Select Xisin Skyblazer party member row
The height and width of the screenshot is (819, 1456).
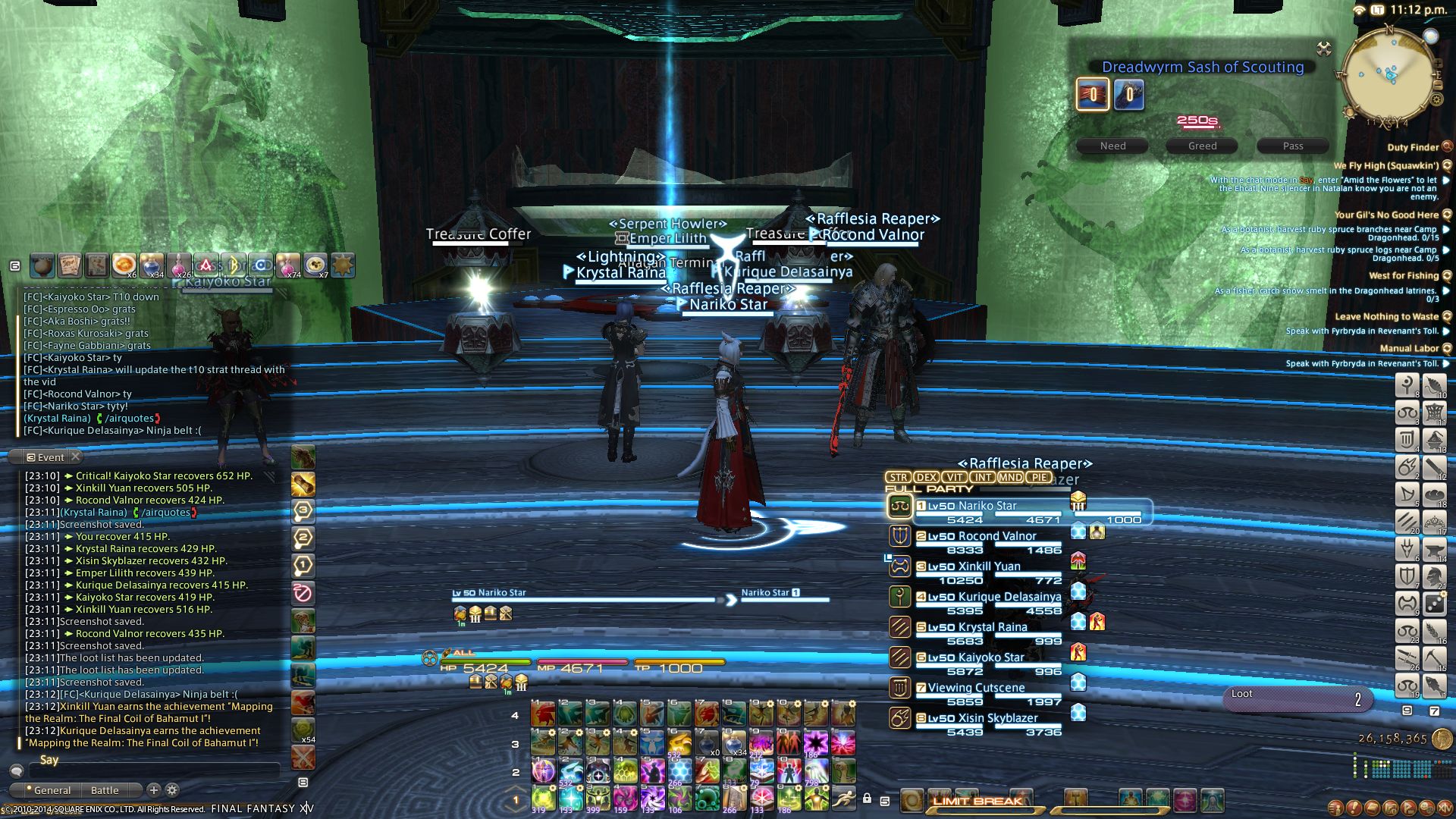pyautogui.click(x=984, y=718)
